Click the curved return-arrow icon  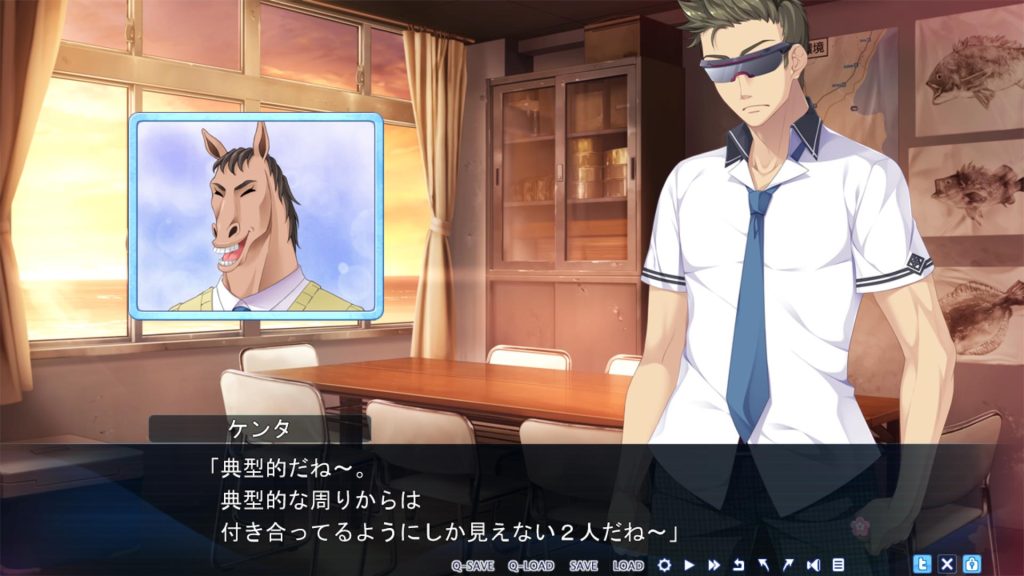[x=739, y=565]
